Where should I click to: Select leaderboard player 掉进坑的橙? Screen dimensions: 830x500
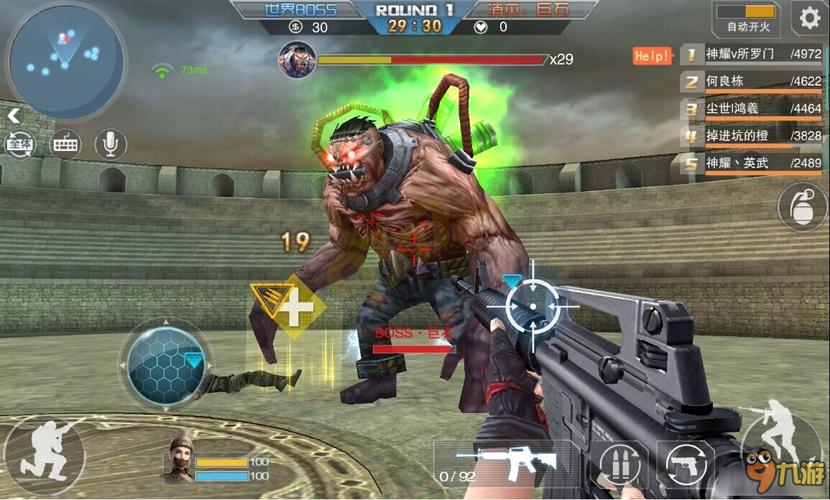coord(752,135)
